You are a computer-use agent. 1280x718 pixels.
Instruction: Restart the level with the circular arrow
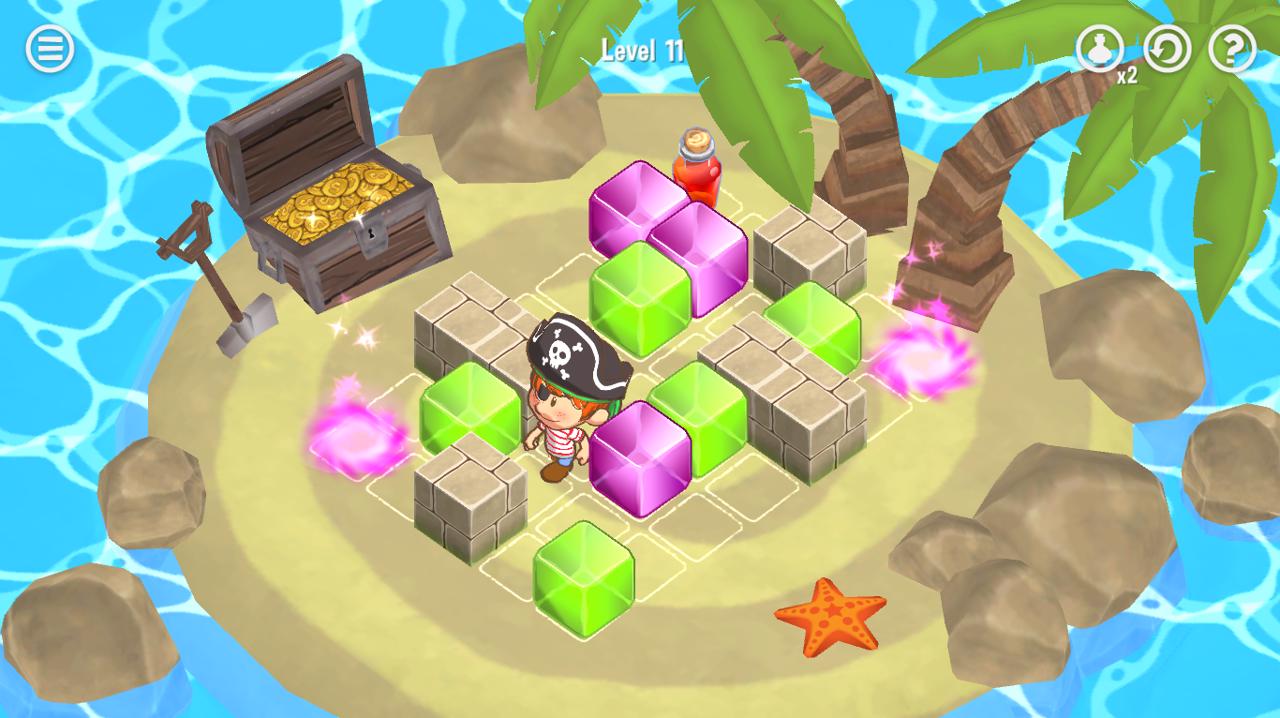[1167, 48]
